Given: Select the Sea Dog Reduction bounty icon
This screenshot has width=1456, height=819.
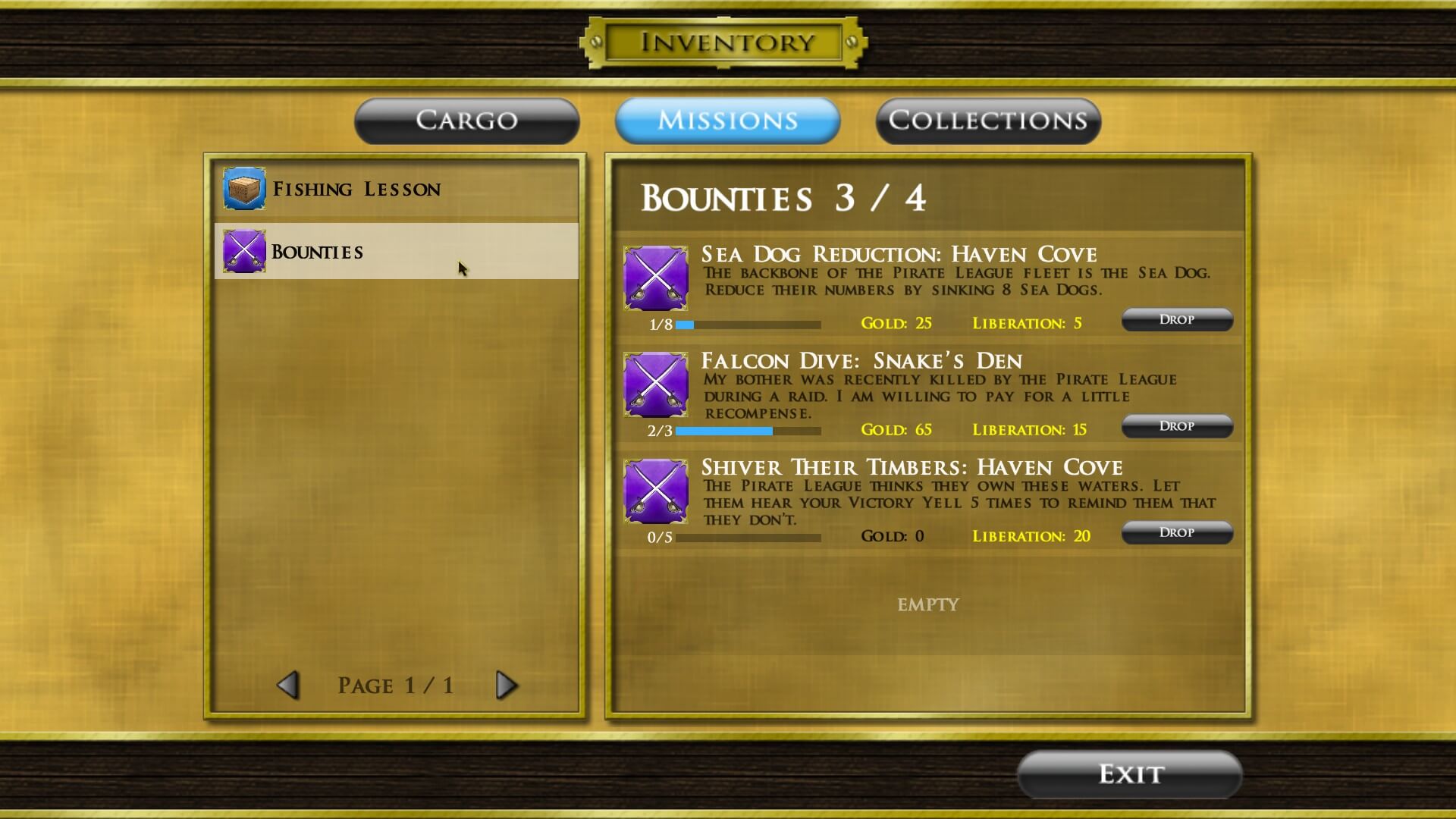Looking at the screenshot, I should pyautogui.click(x=656, y=278).
